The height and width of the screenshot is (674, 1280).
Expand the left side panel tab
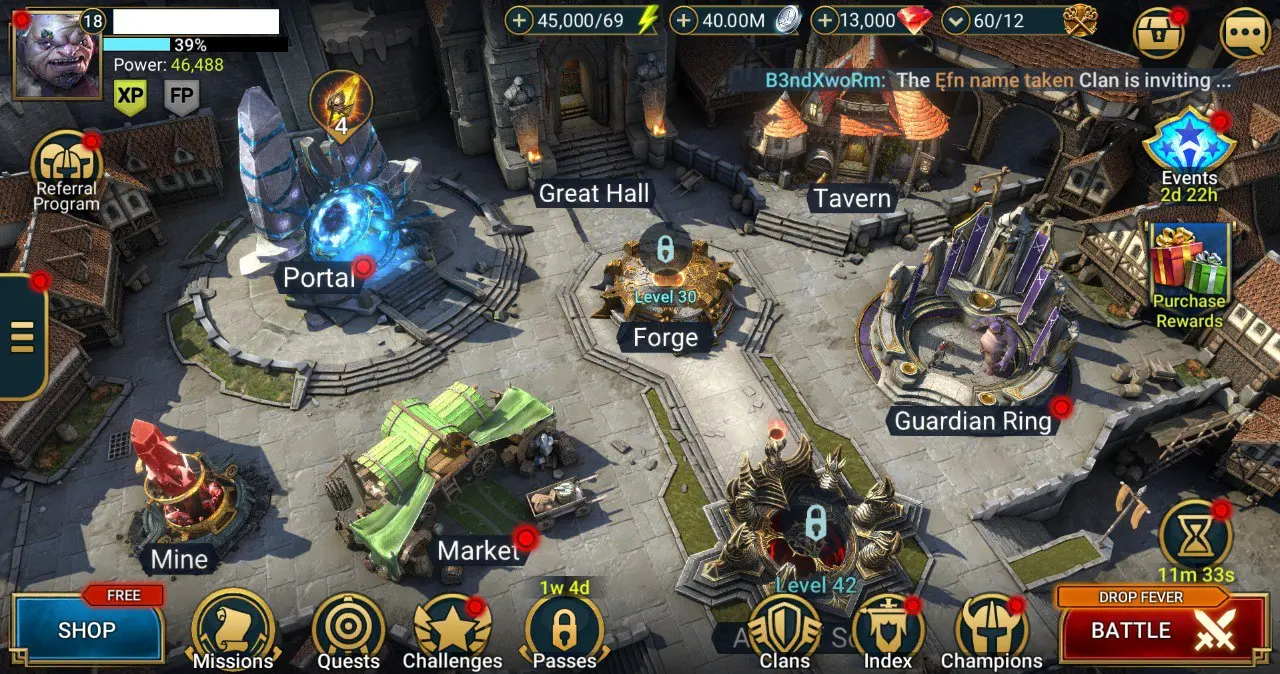(22, 336)
